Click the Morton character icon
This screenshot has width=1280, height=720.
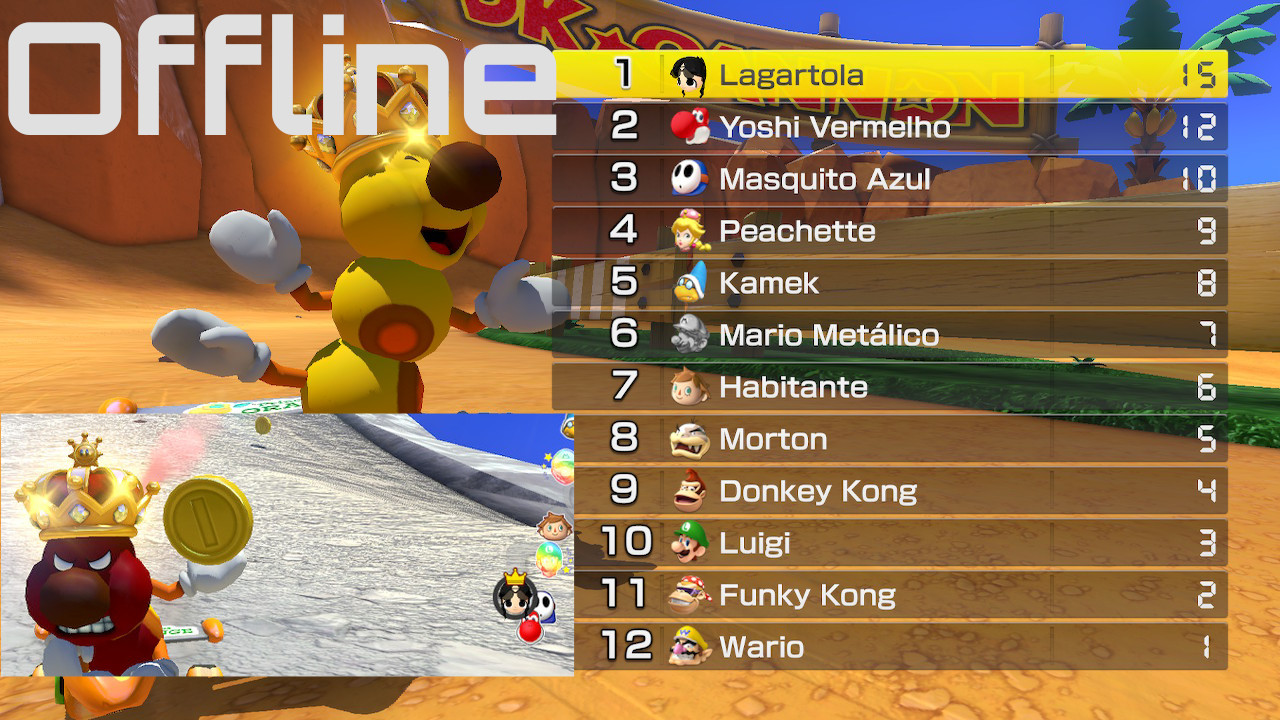691,440
